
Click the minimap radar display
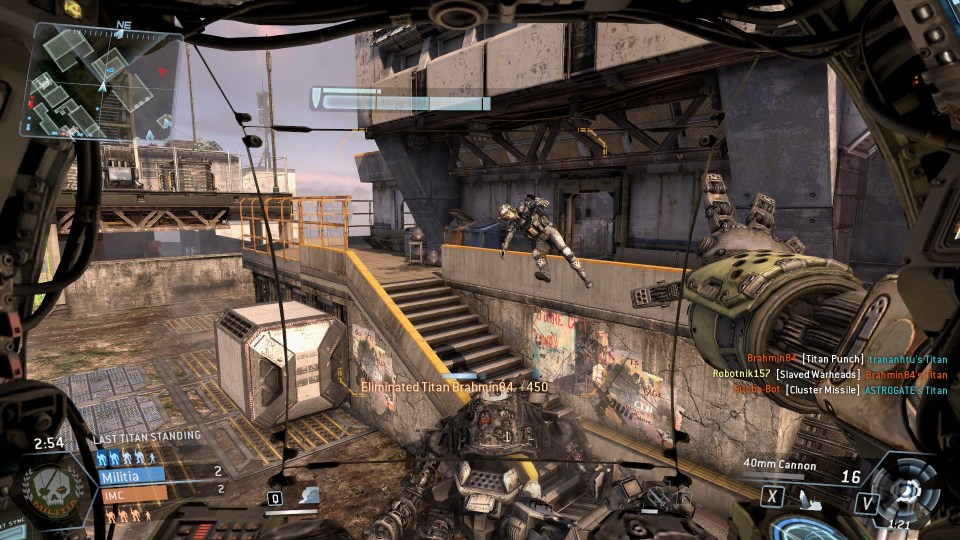pos(102,81)
